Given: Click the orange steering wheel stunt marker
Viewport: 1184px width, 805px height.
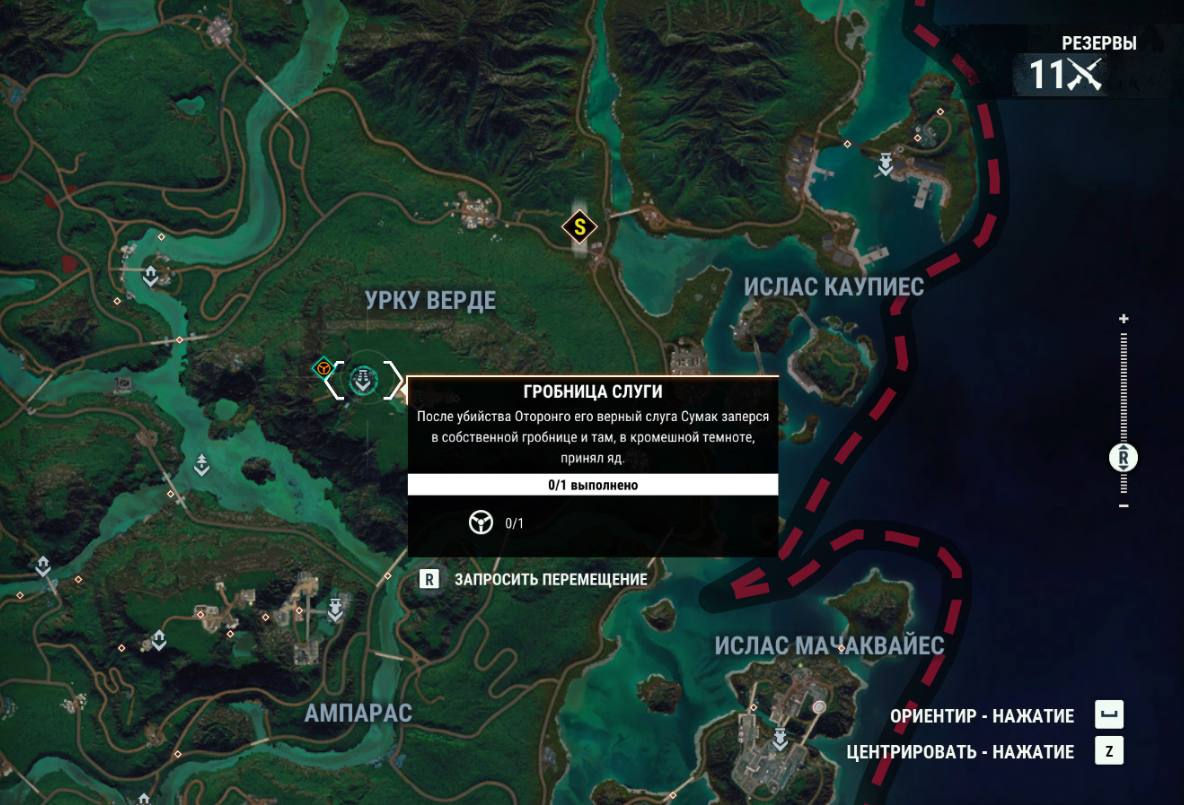Looking at the screenshot, I should [x=323, y=369].
